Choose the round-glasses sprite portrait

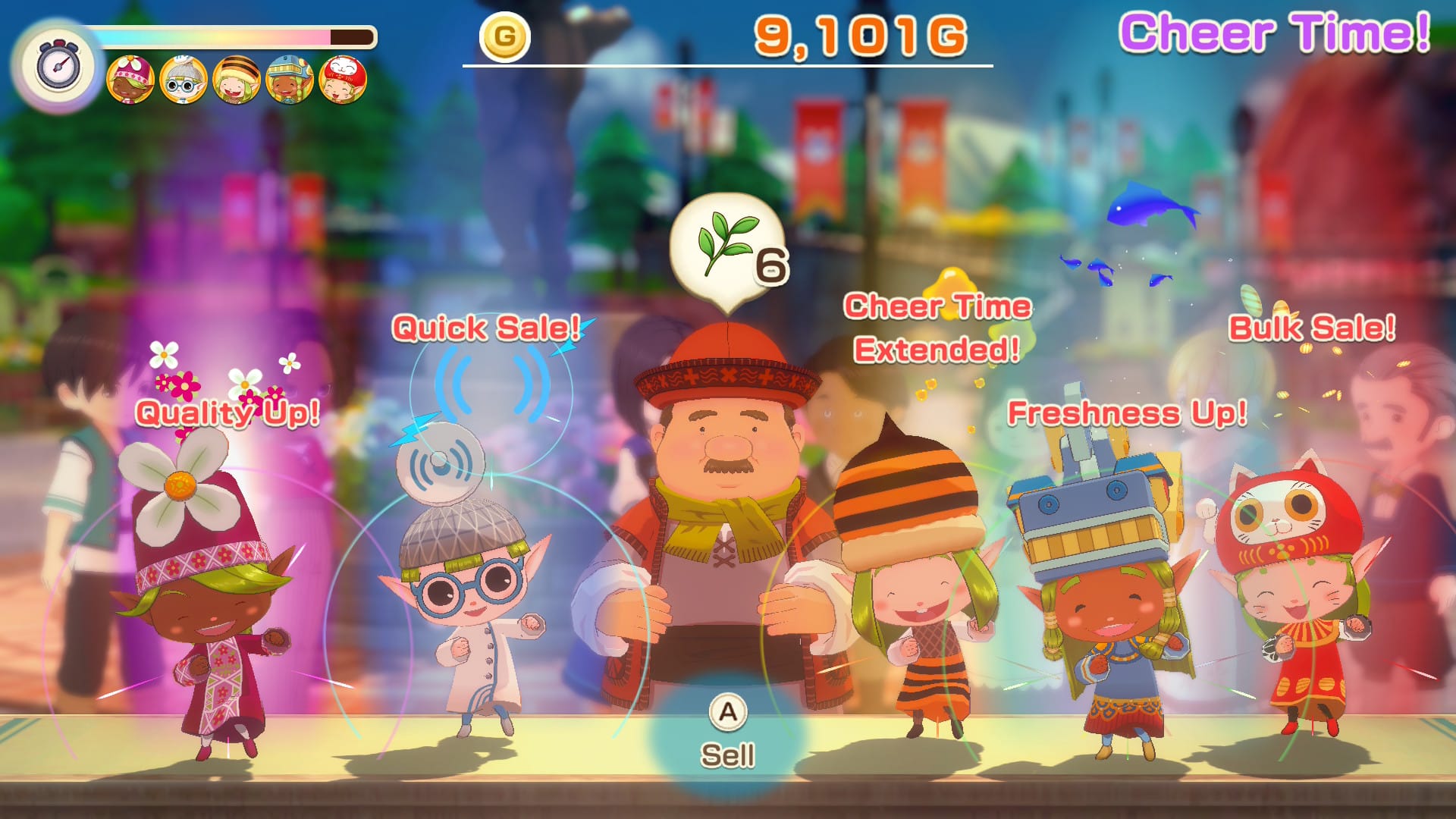point(184,80)
